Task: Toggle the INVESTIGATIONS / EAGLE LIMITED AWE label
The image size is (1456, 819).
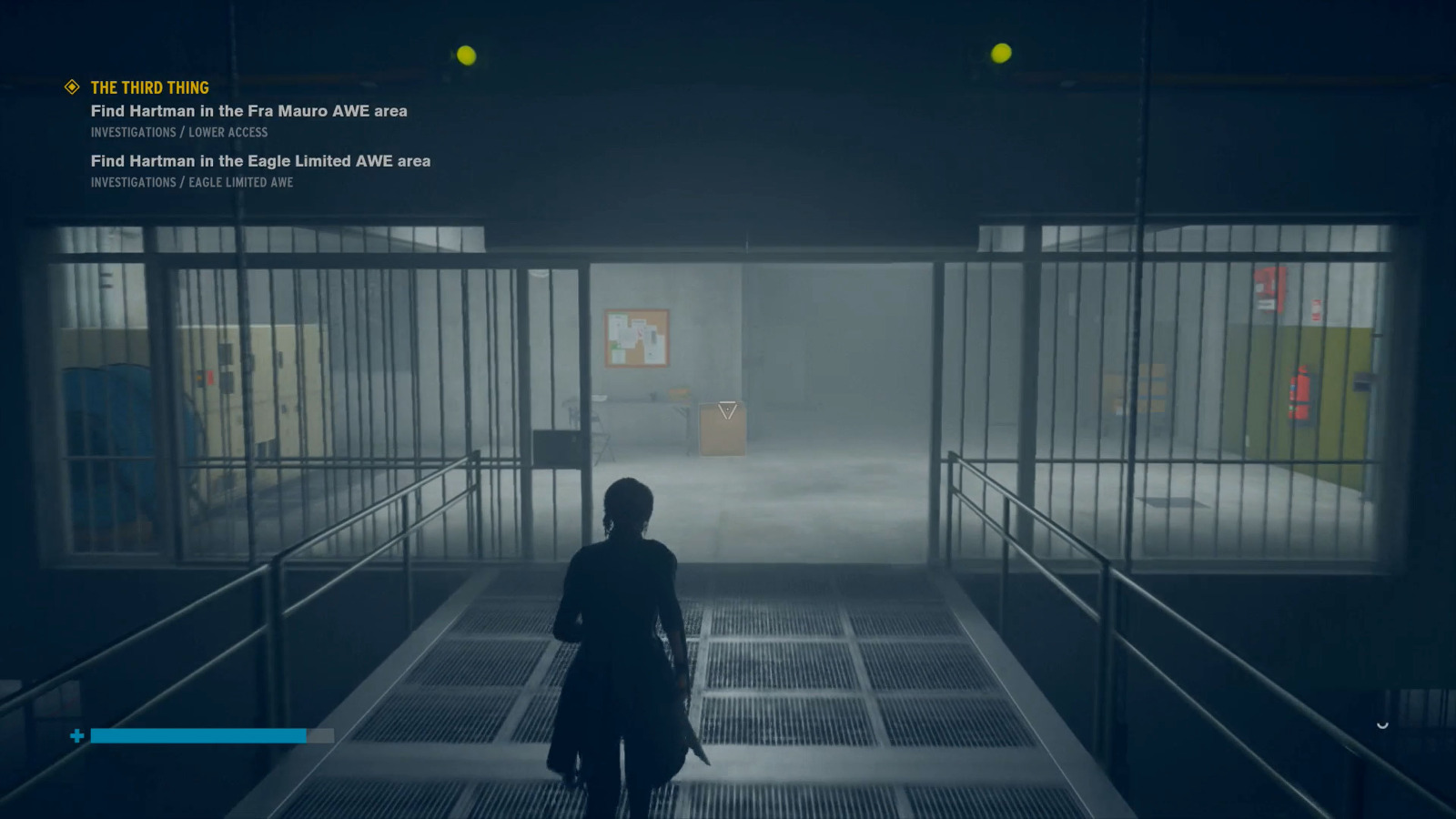Action: coord(191,182)
